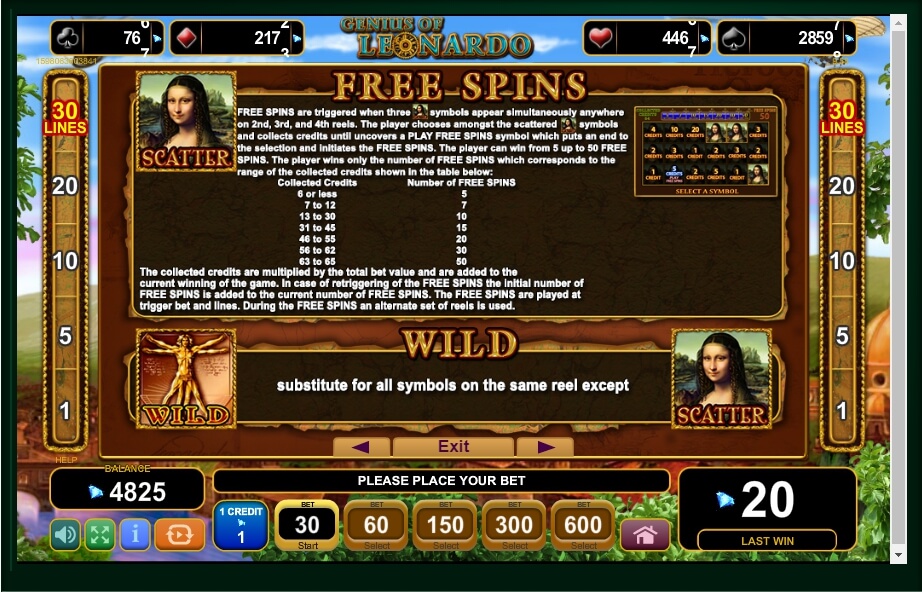Viewport: 922px width, 592px height.
Task: Select 5 lines on the right column
Action: (x=842, y=336)
